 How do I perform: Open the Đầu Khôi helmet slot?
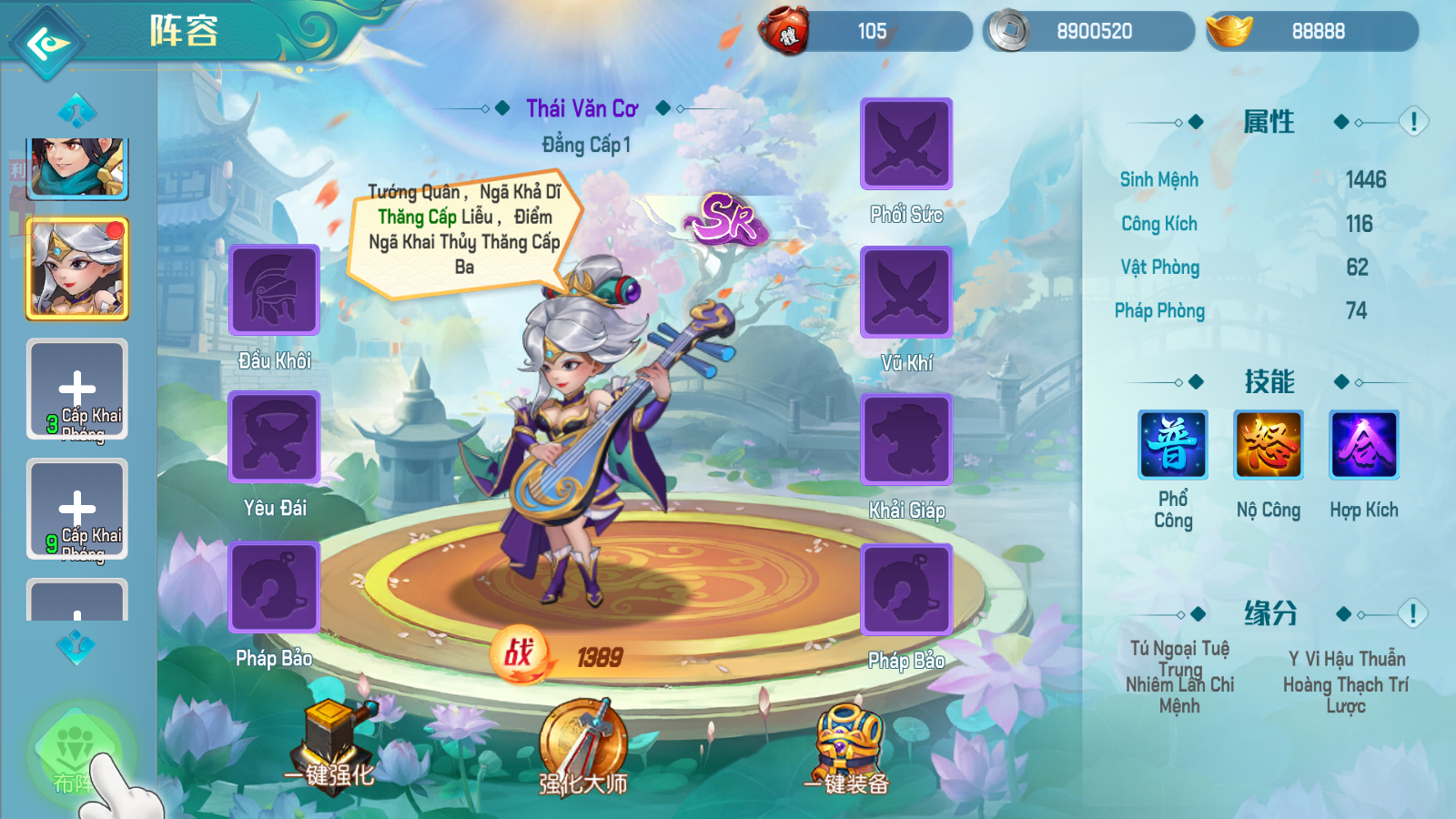pos(274,290)
